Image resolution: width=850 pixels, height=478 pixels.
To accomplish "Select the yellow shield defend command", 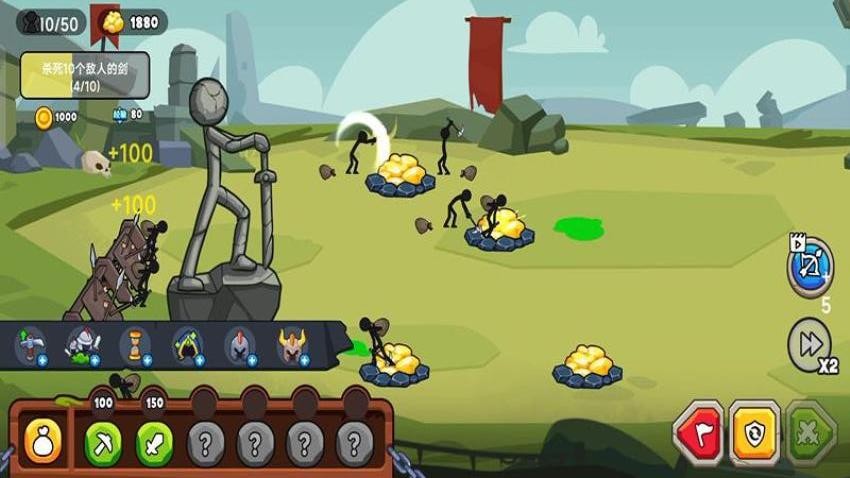I will pyautogui.click(x=755, y=431).
